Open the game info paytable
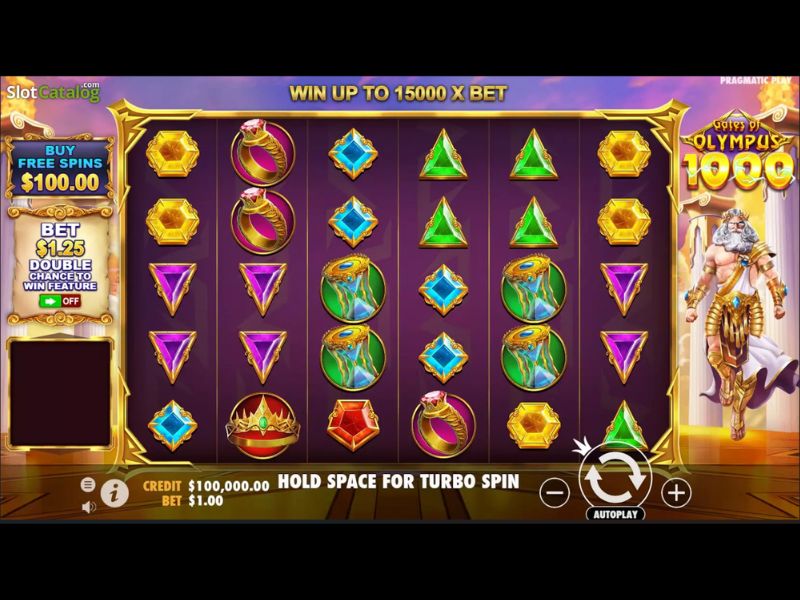 pyautogui.click(x=115, y=493)
